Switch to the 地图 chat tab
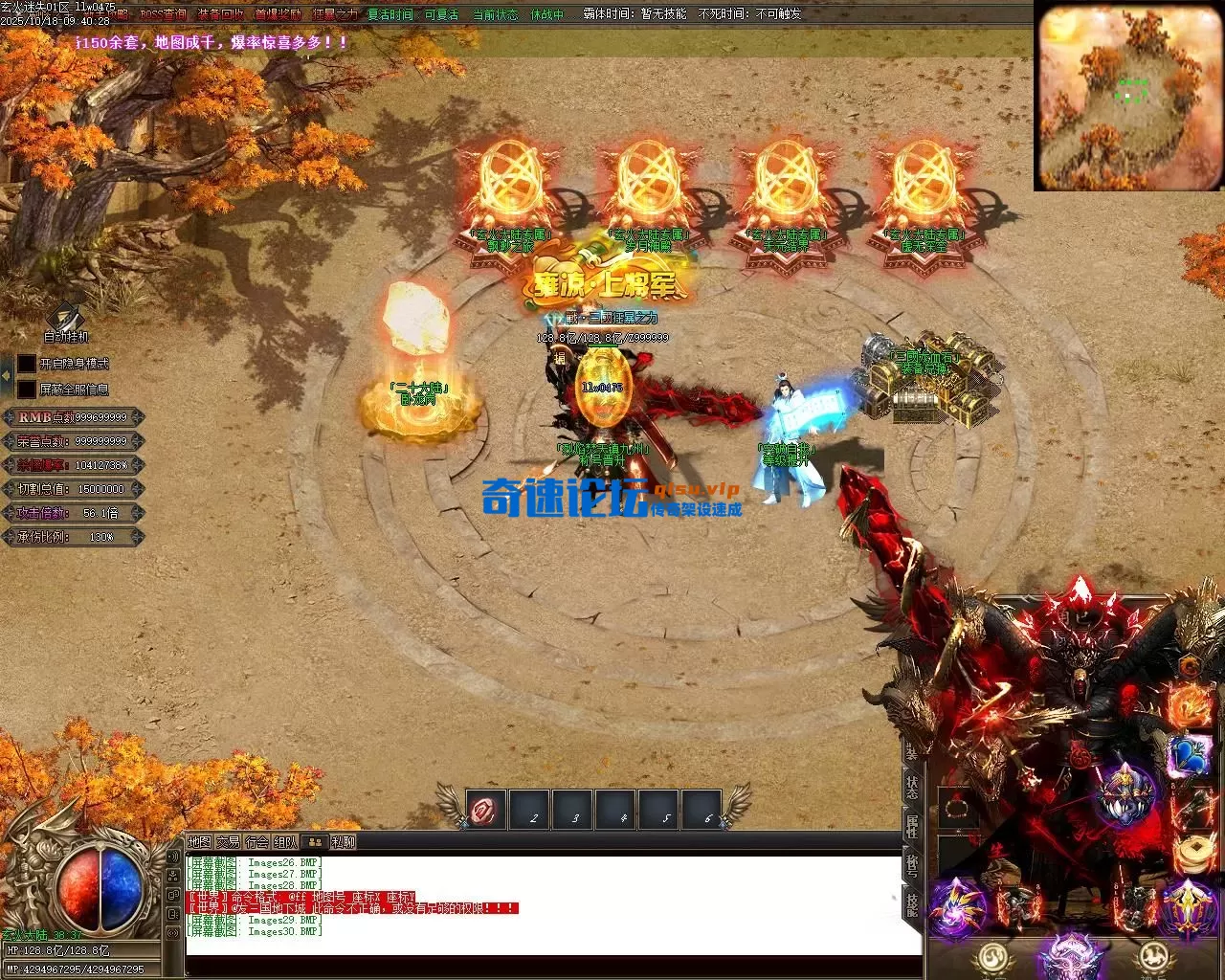 pyautogui.click(x=199, y=842)
